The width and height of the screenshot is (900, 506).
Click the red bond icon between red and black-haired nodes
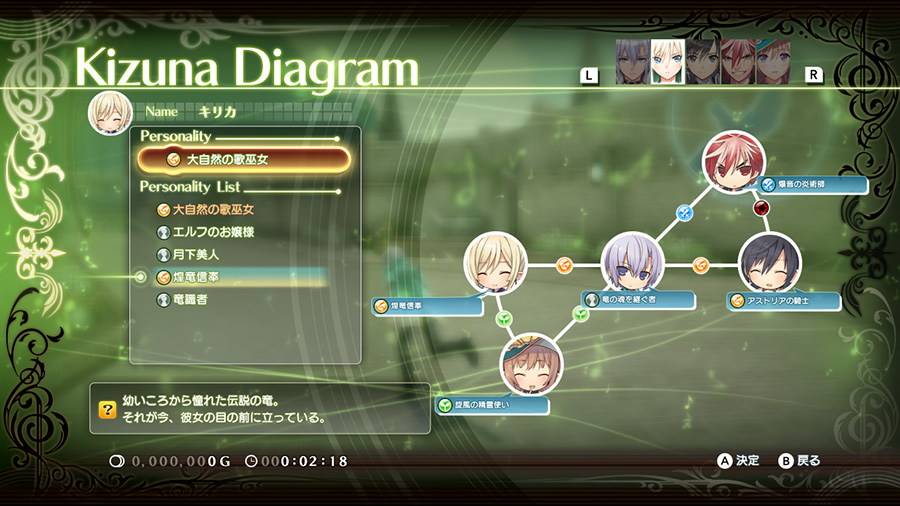point(761,209)
